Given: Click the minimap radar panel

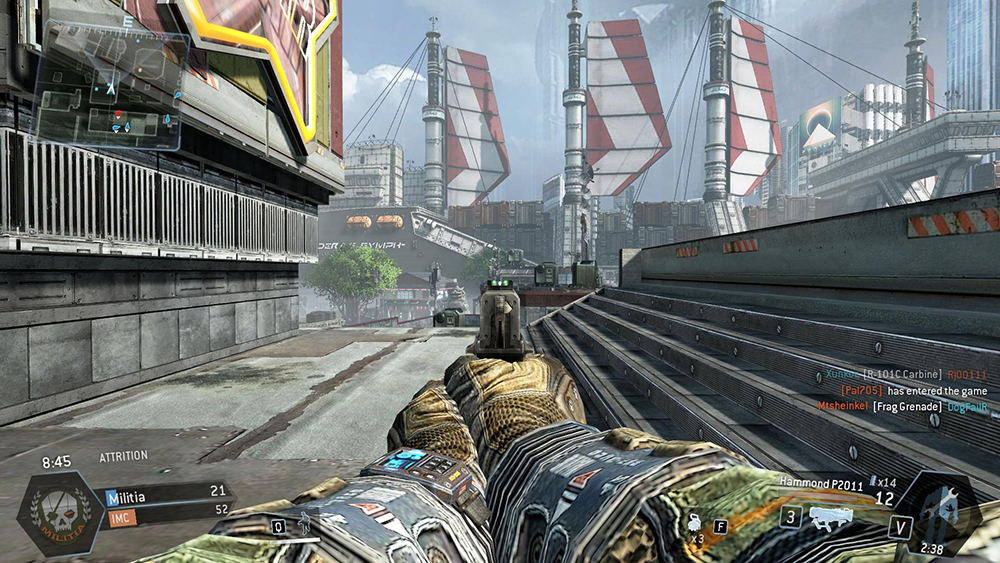Looking at the screenshot, I should [112, 86].
